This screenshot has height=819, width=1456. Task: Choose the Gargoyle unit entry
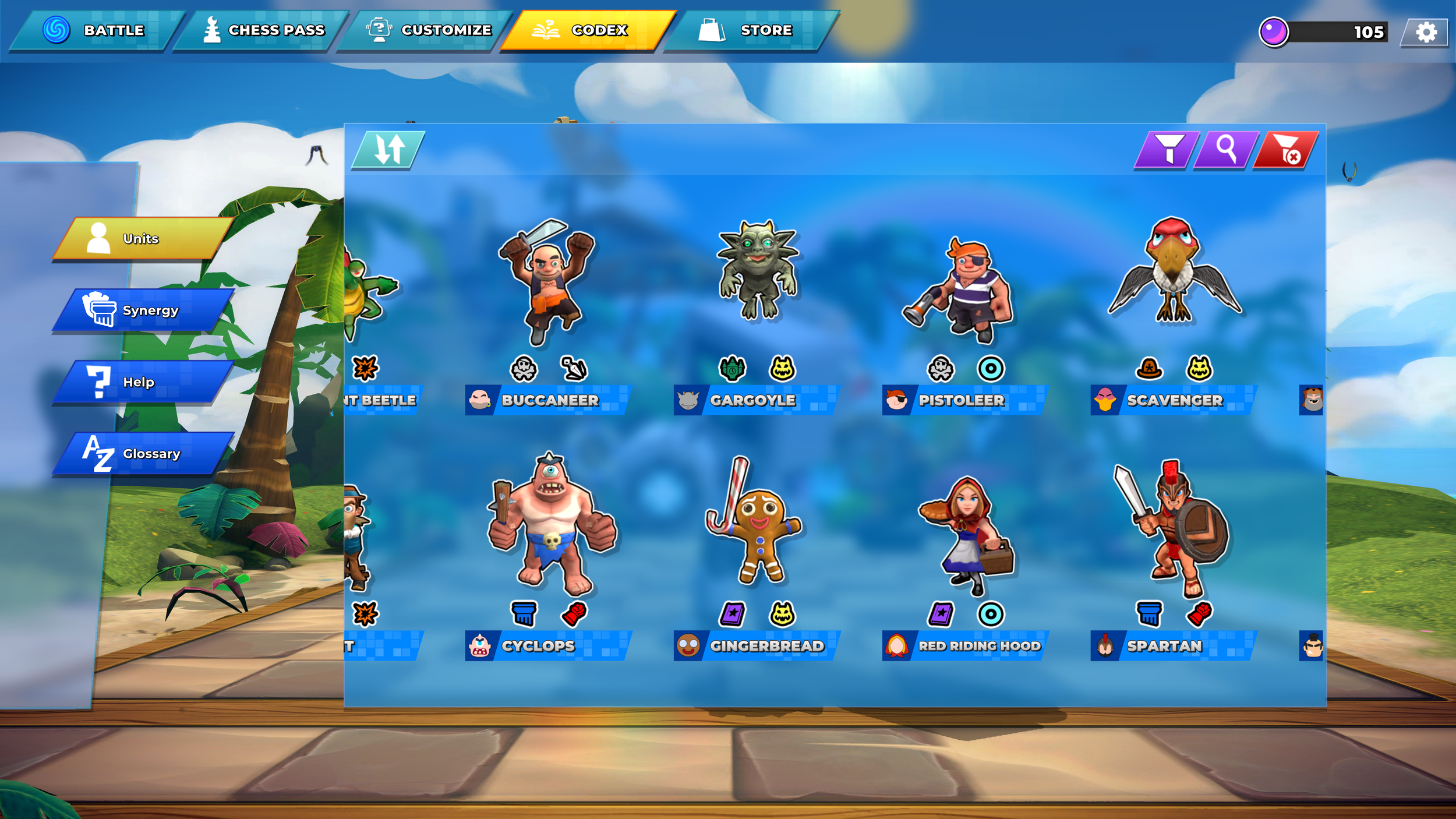click(756, 280)
